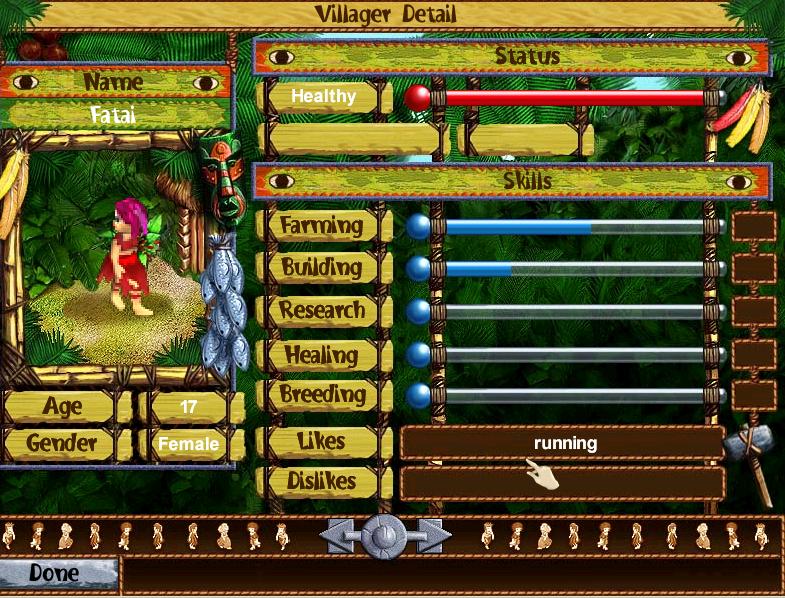The image size is (785, 598).
Task: Show the previous villager with left arrow
Action: [339, 537]
